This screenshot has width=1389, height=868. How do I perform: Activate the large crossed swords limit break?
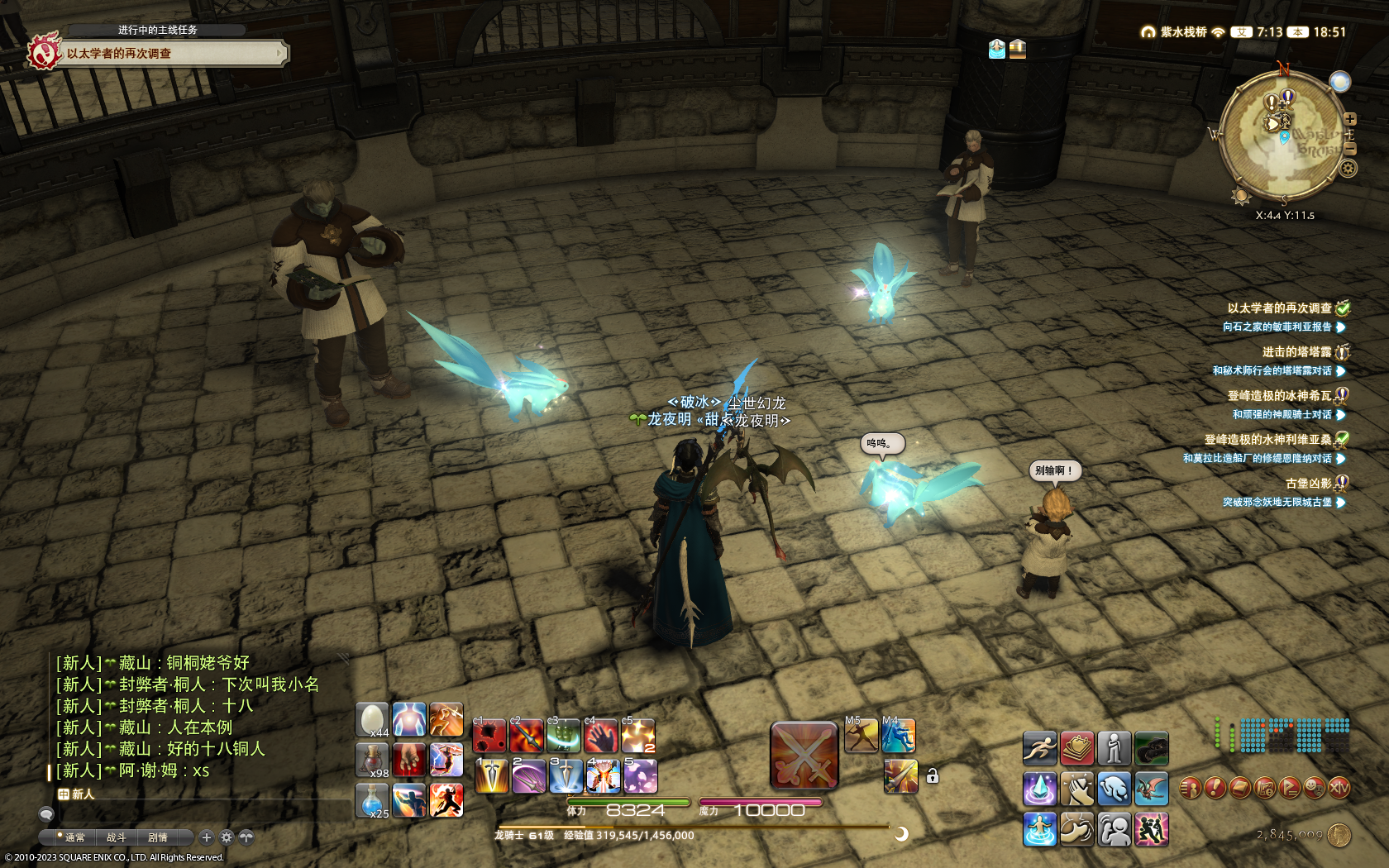pos(804,756)
